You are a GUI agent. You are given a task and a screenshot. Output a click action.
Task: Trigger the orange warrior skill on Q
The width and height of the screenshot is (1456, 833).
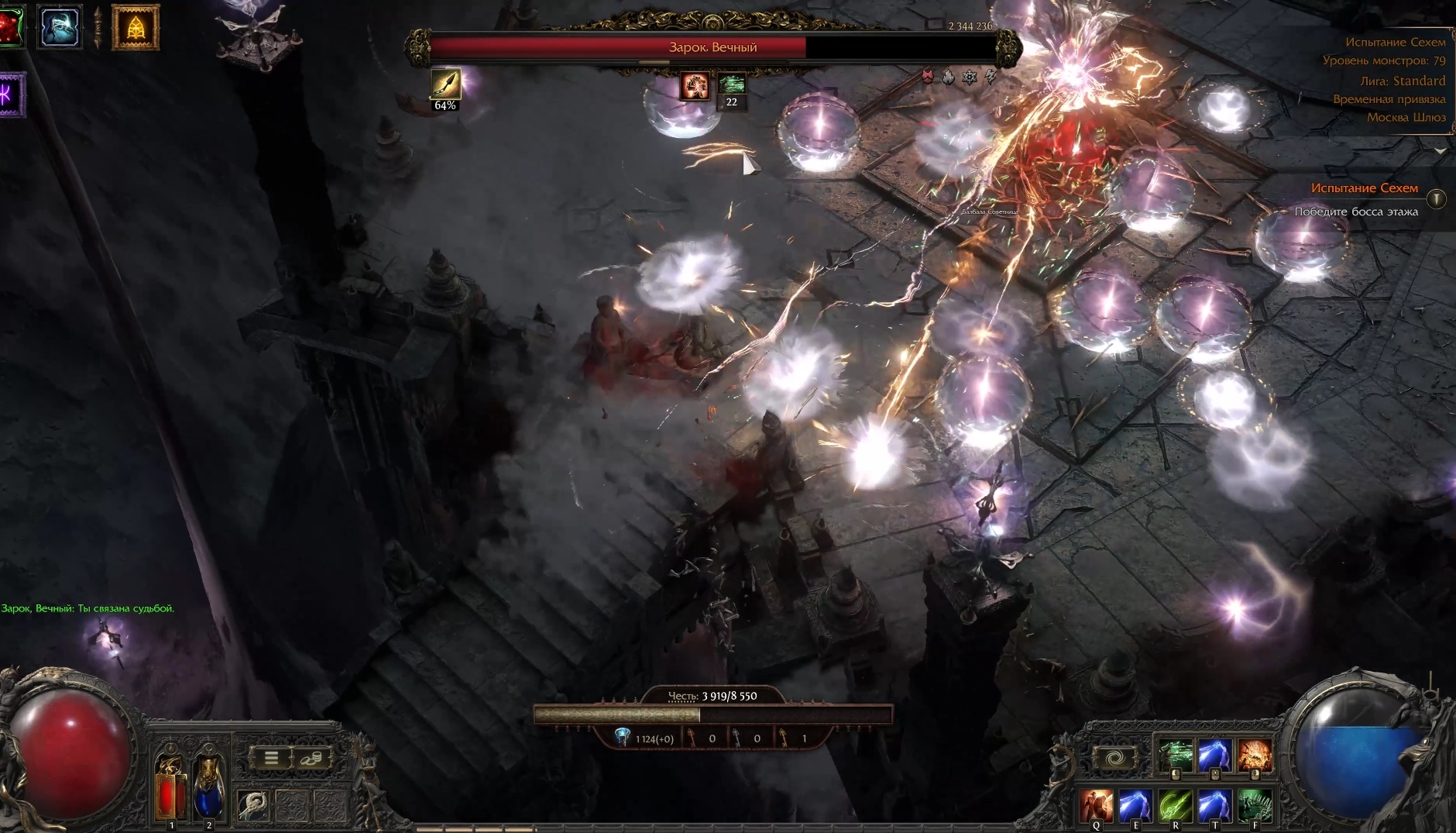[x=1097, y=806]
